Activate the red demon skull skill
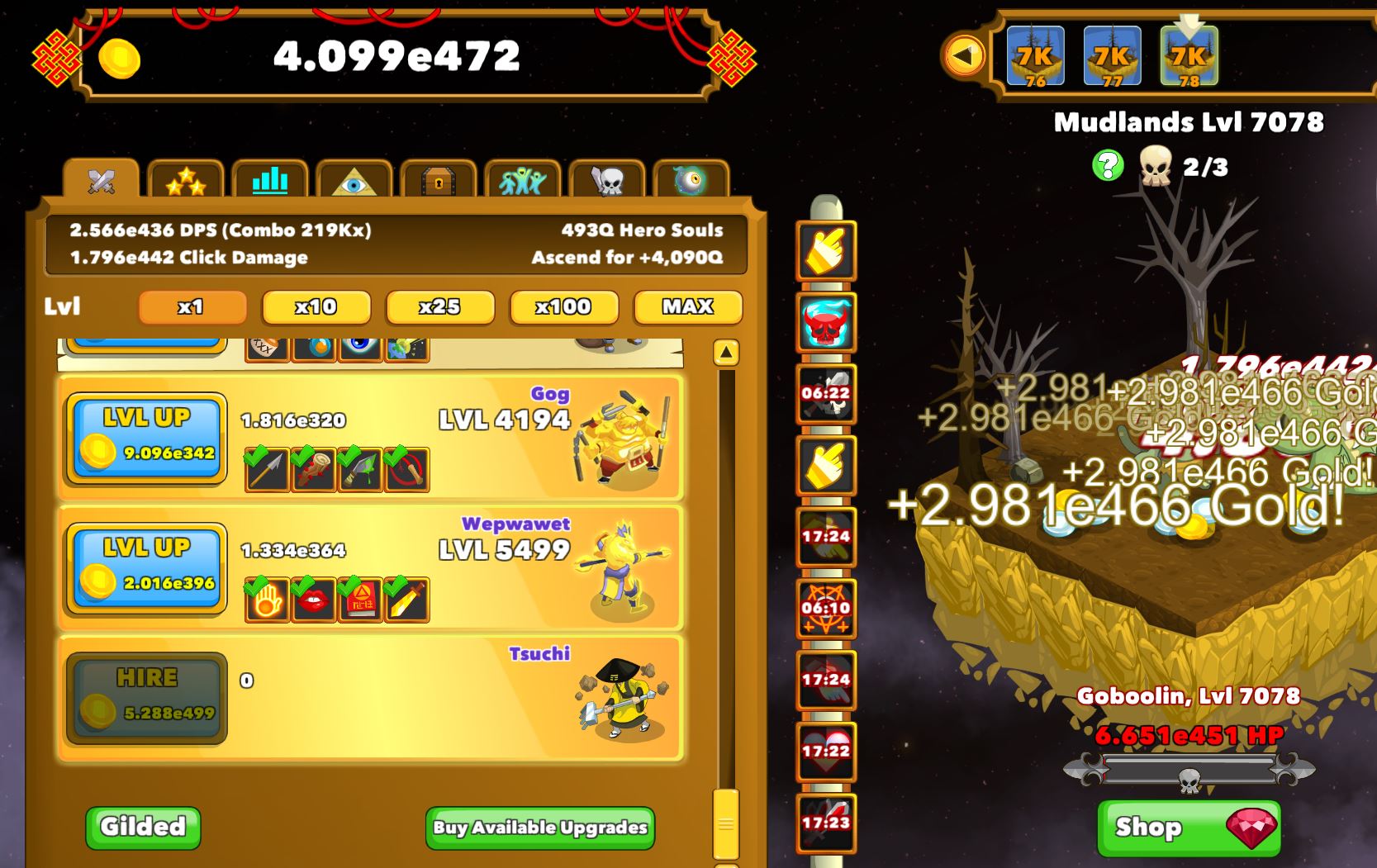The height and width of the screenshot is (868, 1377). [x=825, y=322]
